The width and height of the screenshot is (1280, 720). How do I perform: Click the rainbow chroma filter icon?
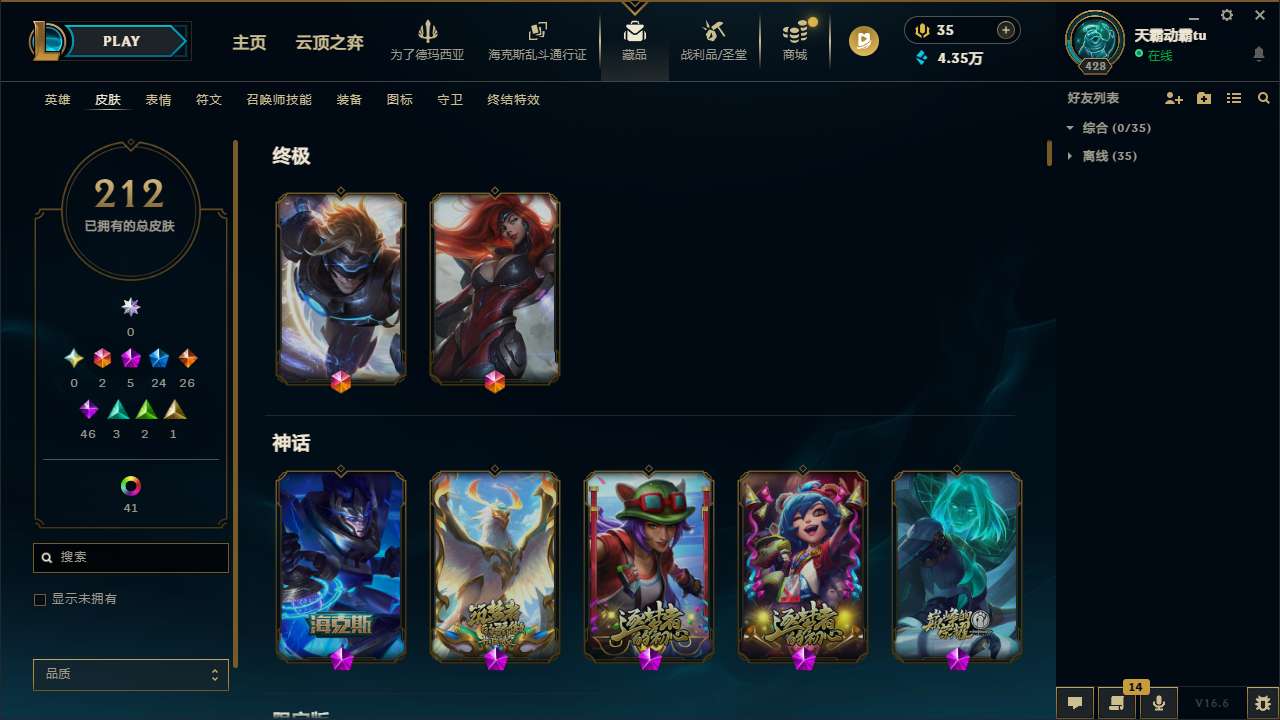(130, 484)
